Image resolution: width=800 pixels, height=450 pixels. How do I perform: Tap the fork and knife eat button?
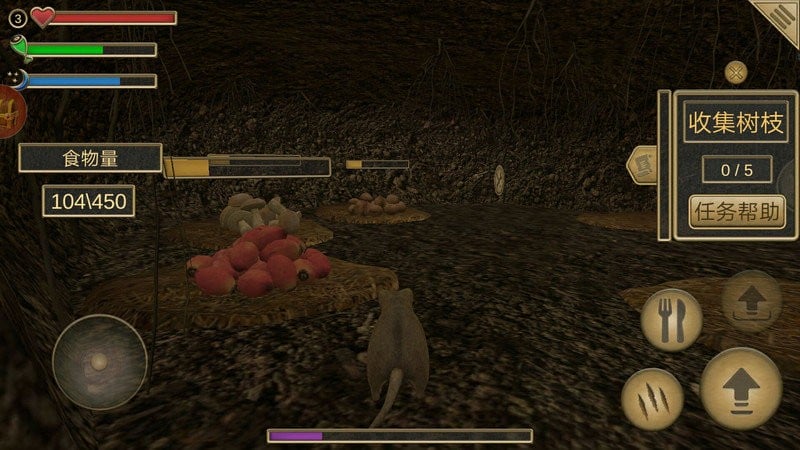pos(671,320)
